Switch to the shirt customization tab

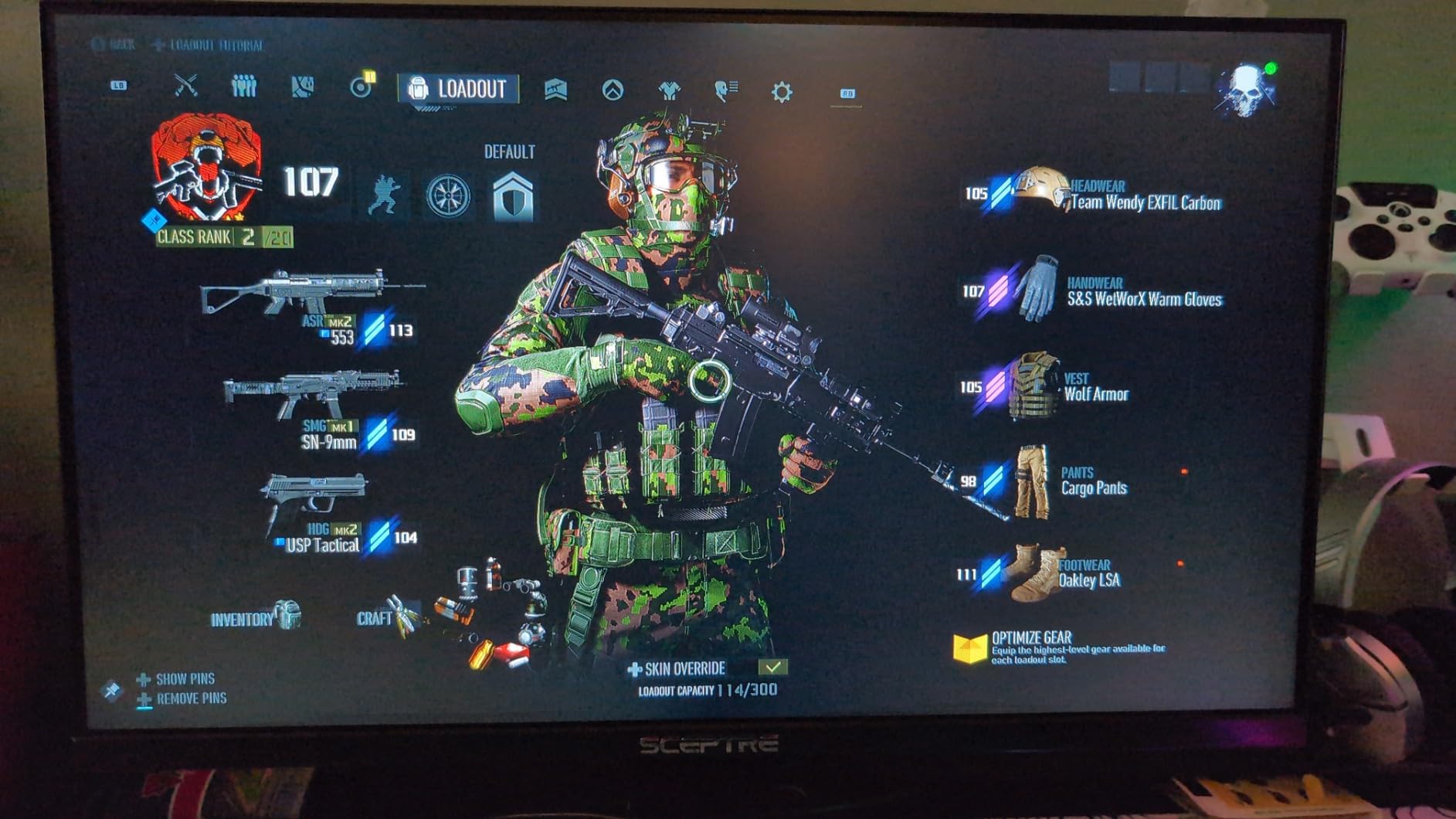(669, 91)
